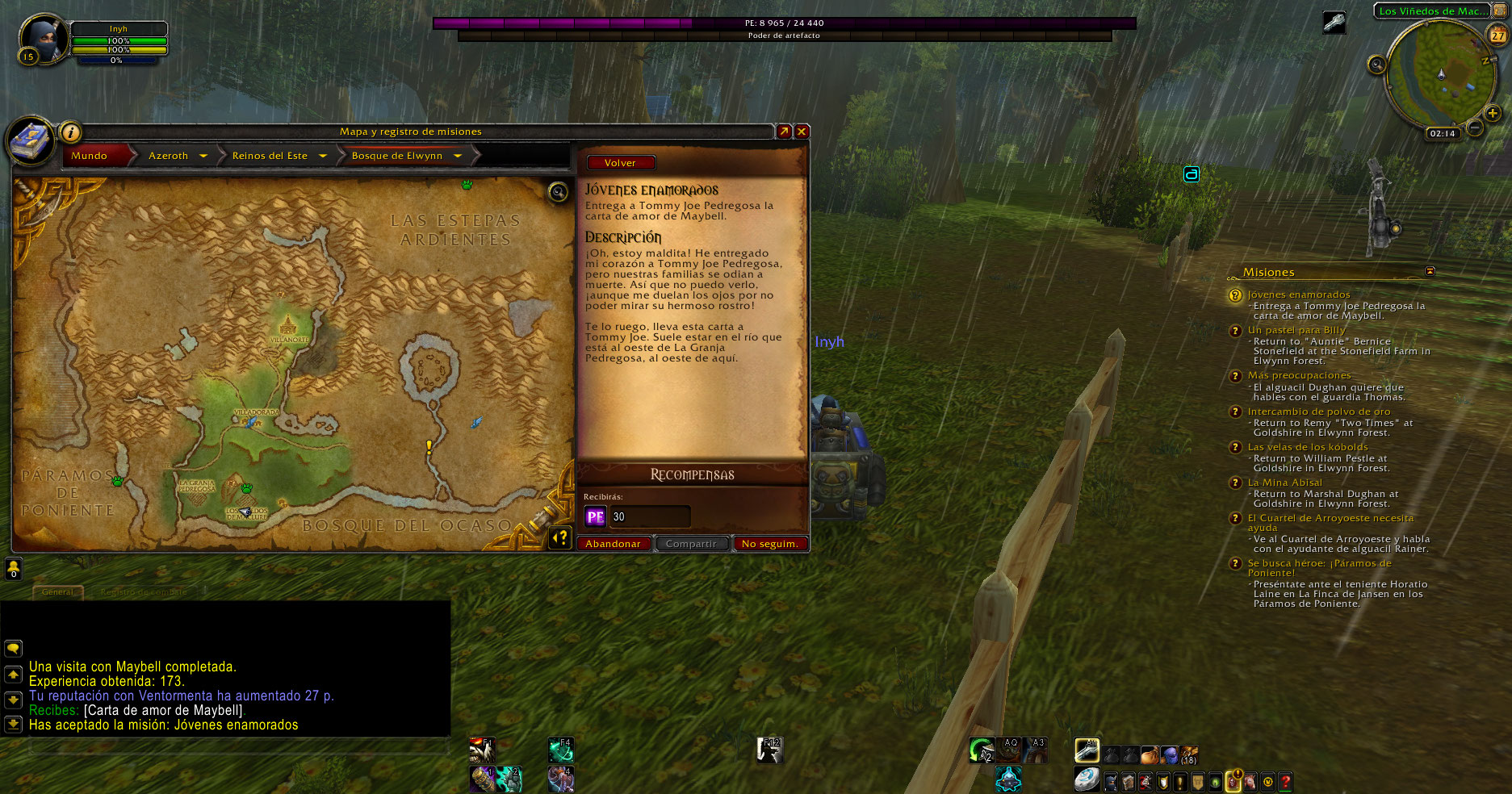This screenshot has height=794, width=1512.
Task: Select the Un pastel para Billy quest
Action: (1296, 330)
